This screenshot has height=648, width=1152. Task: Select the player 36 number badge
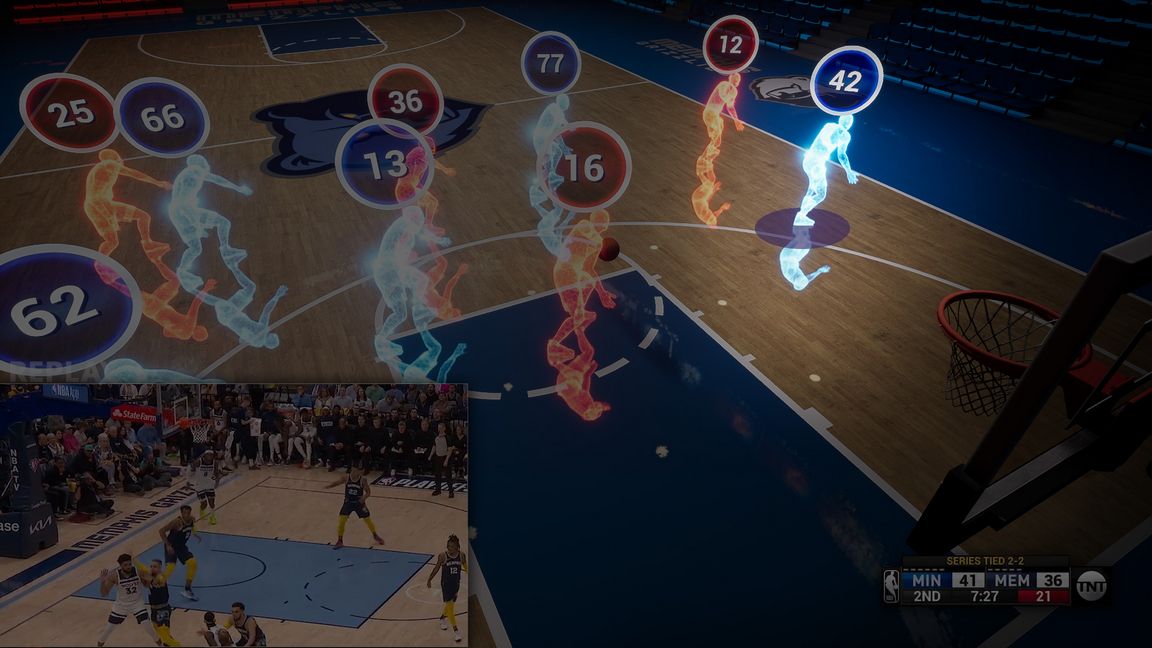pos(405,98)
